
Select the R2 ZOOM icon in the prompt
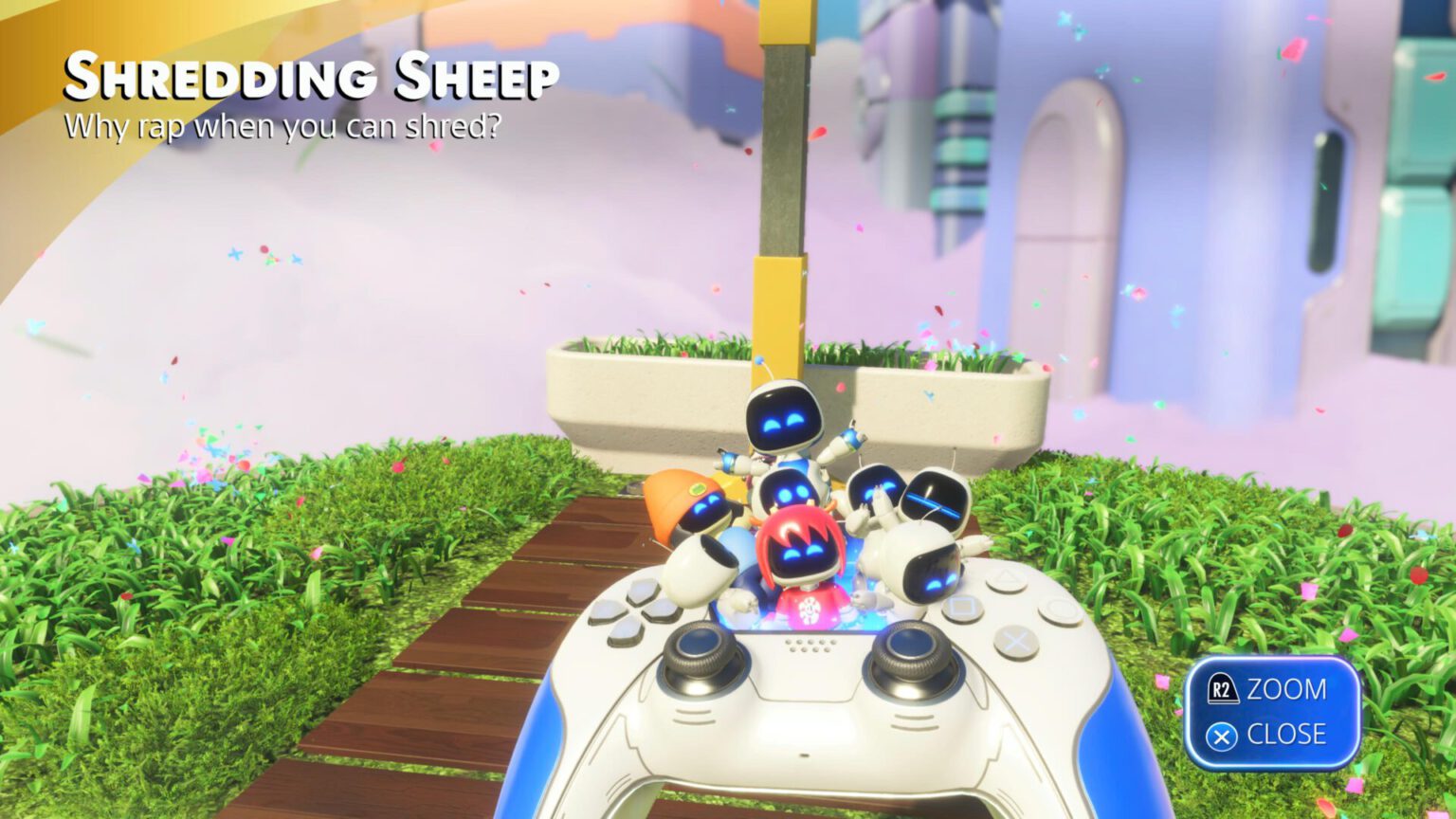pos(1224,690)
